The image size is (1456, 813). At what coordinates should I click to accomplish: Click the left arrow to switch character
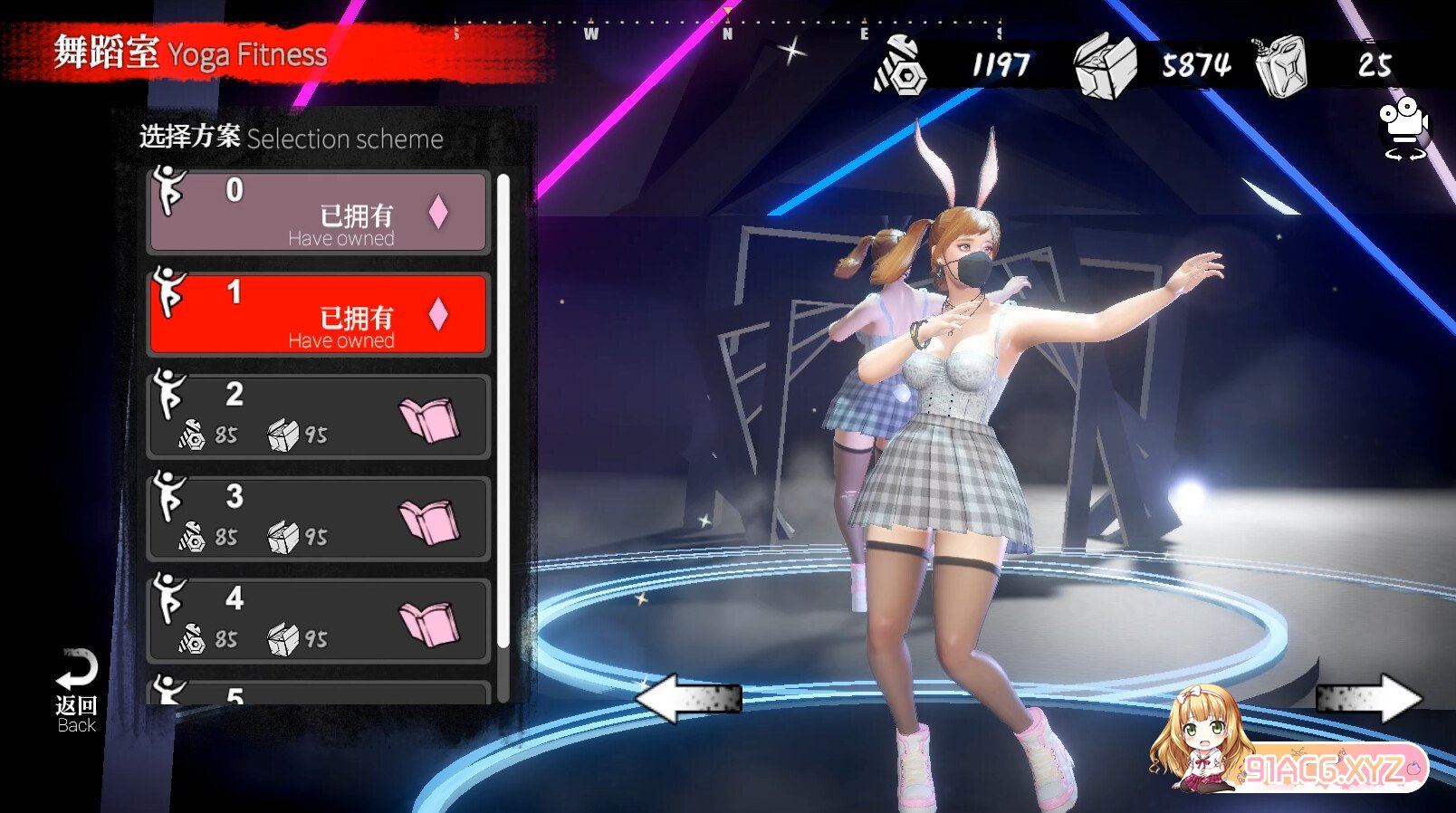coord(688,698)
